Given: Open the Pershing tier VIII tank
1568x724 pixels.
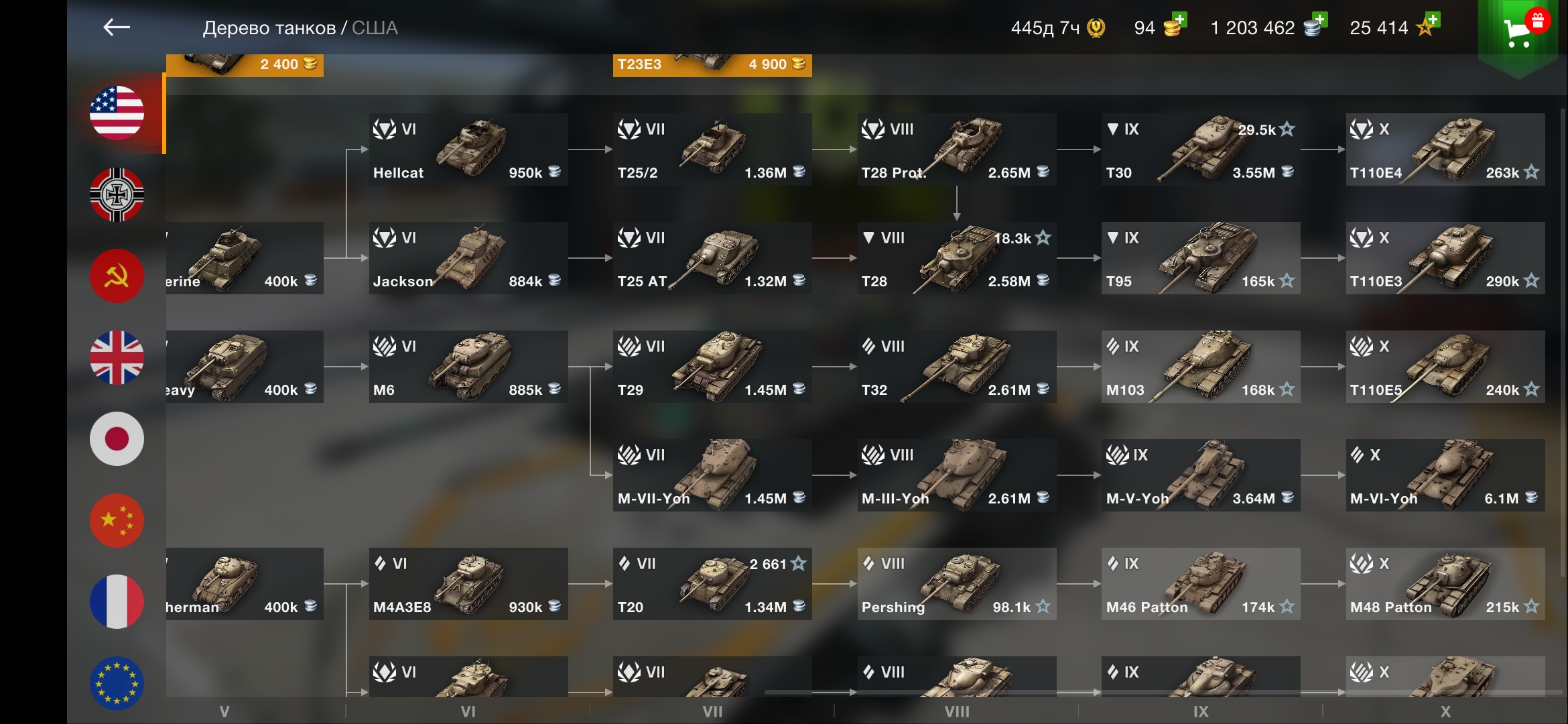Looking at the screenshot, I should pyautogui.click(x=957, y=584).
